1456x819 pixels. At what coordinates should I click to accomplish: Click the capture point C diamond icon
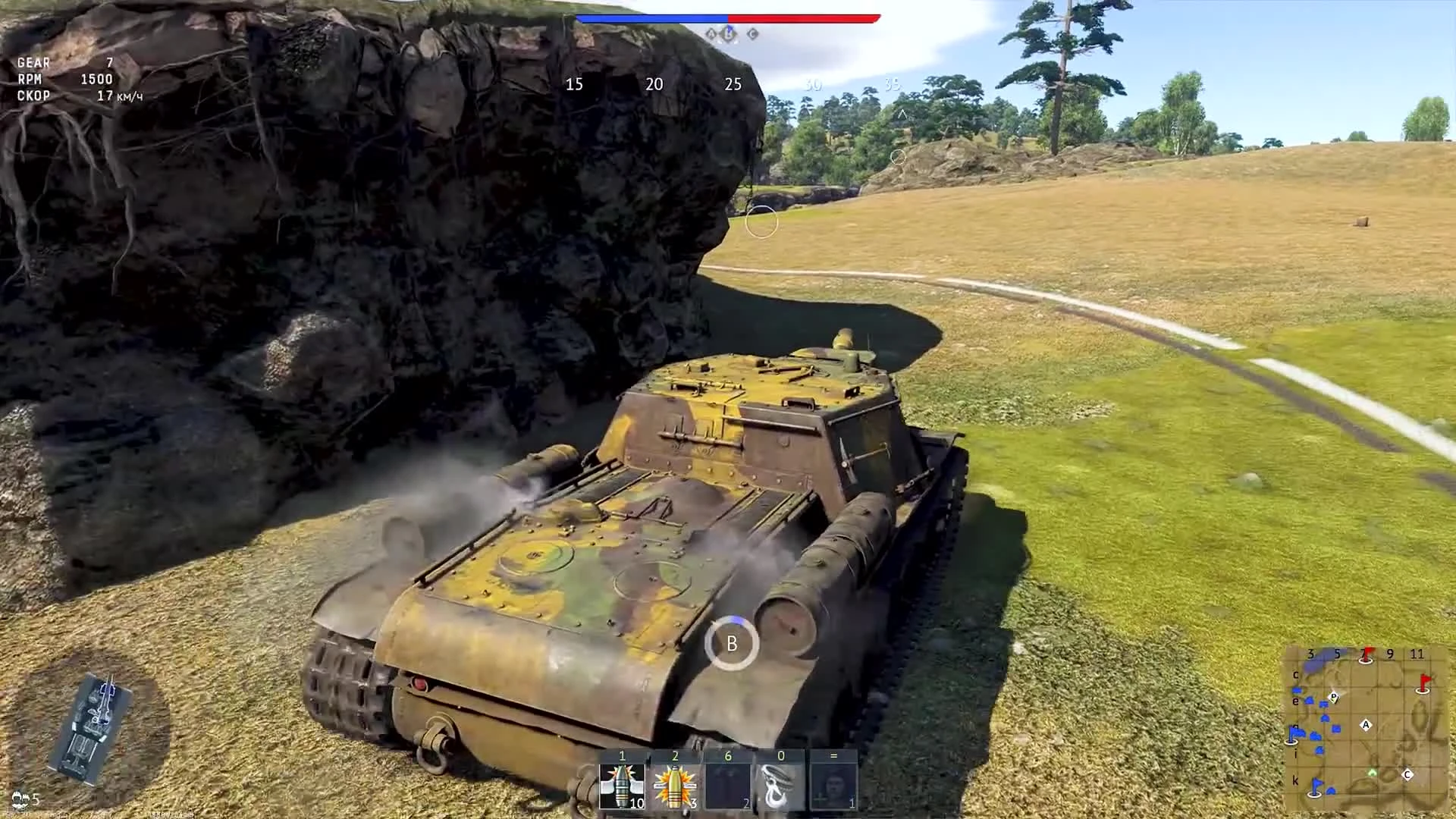click(752, 34)
